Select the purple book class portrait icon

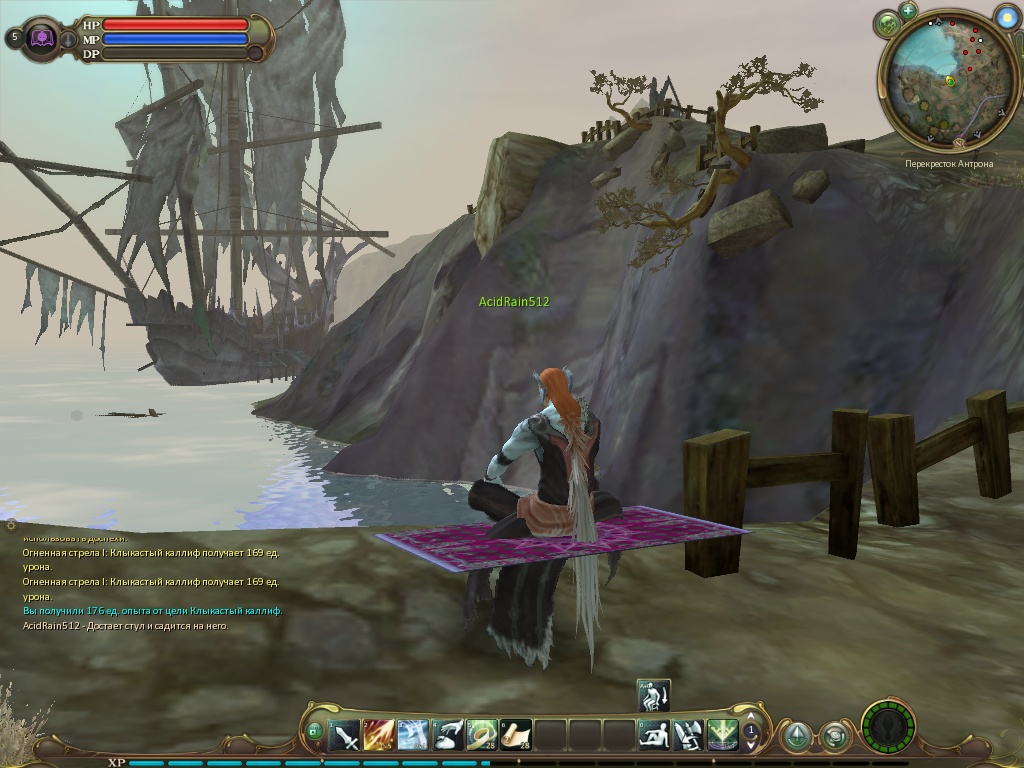(43, 38)
